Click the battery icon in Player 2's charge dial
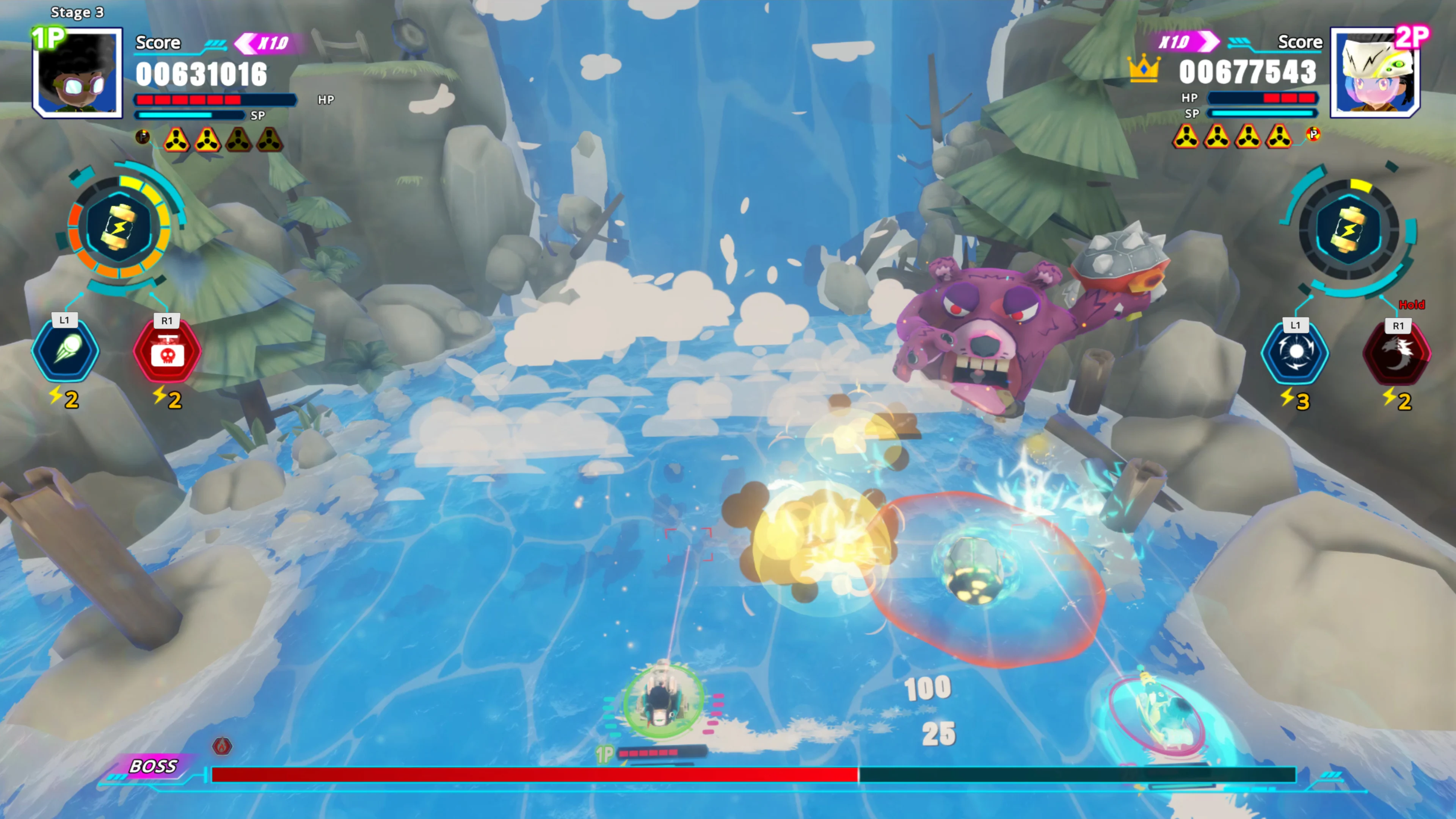Image resolution: width=1456 pixels, height=819 pixels. tap(1350, 229)
